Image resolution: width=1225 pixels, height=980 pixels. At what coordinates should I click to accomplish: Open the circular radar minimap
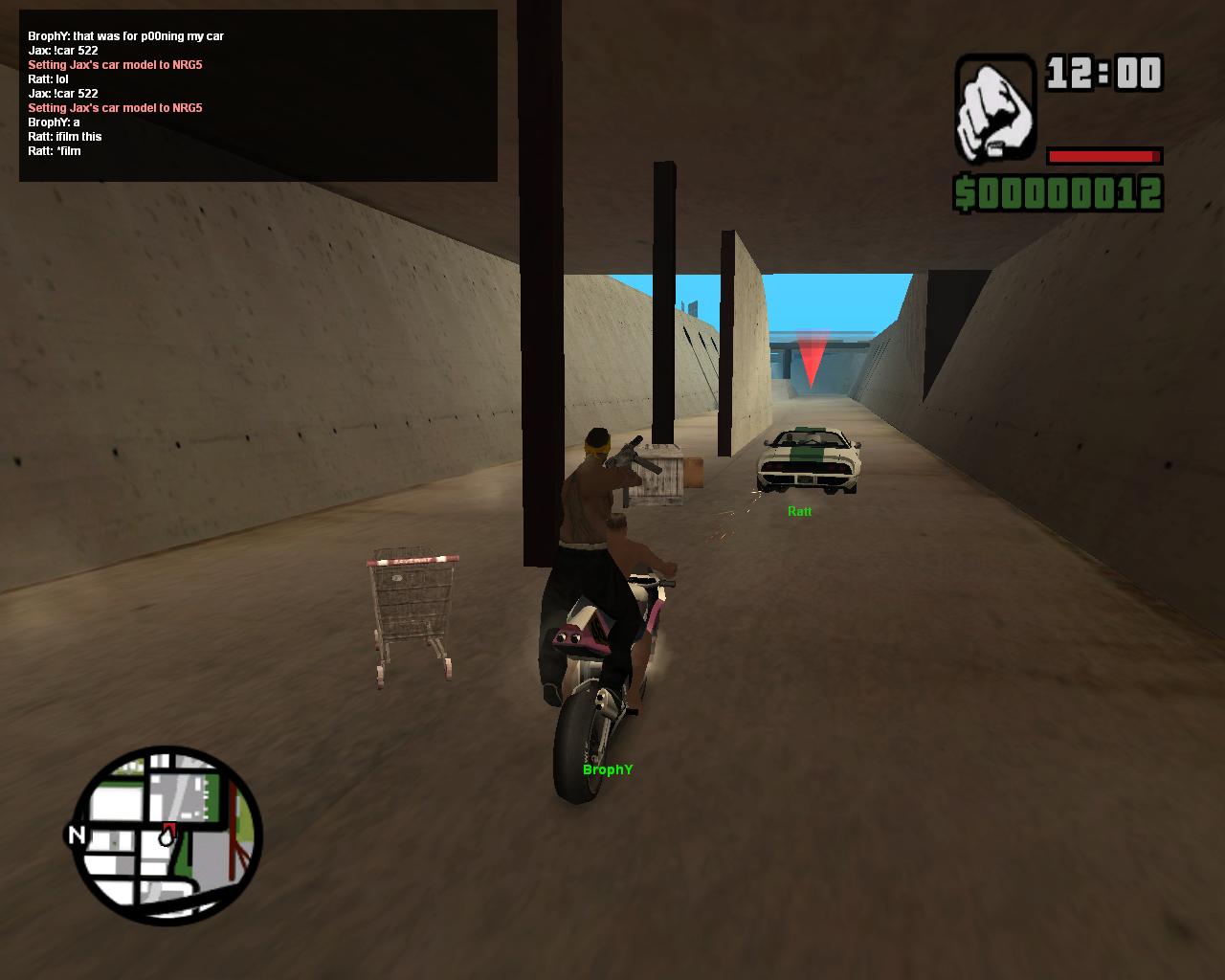point(168,835)
